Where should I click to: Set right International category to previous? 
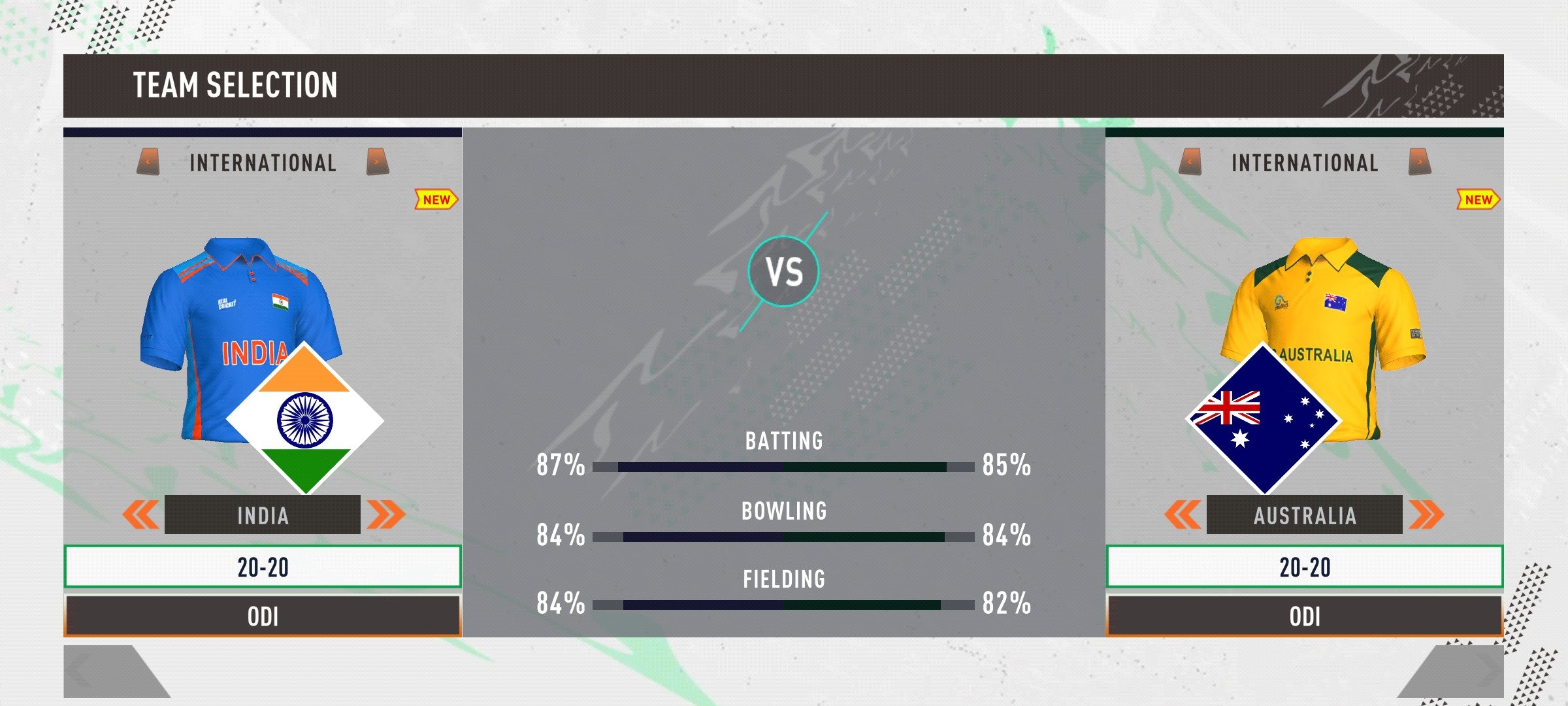tap(1190, 162)
